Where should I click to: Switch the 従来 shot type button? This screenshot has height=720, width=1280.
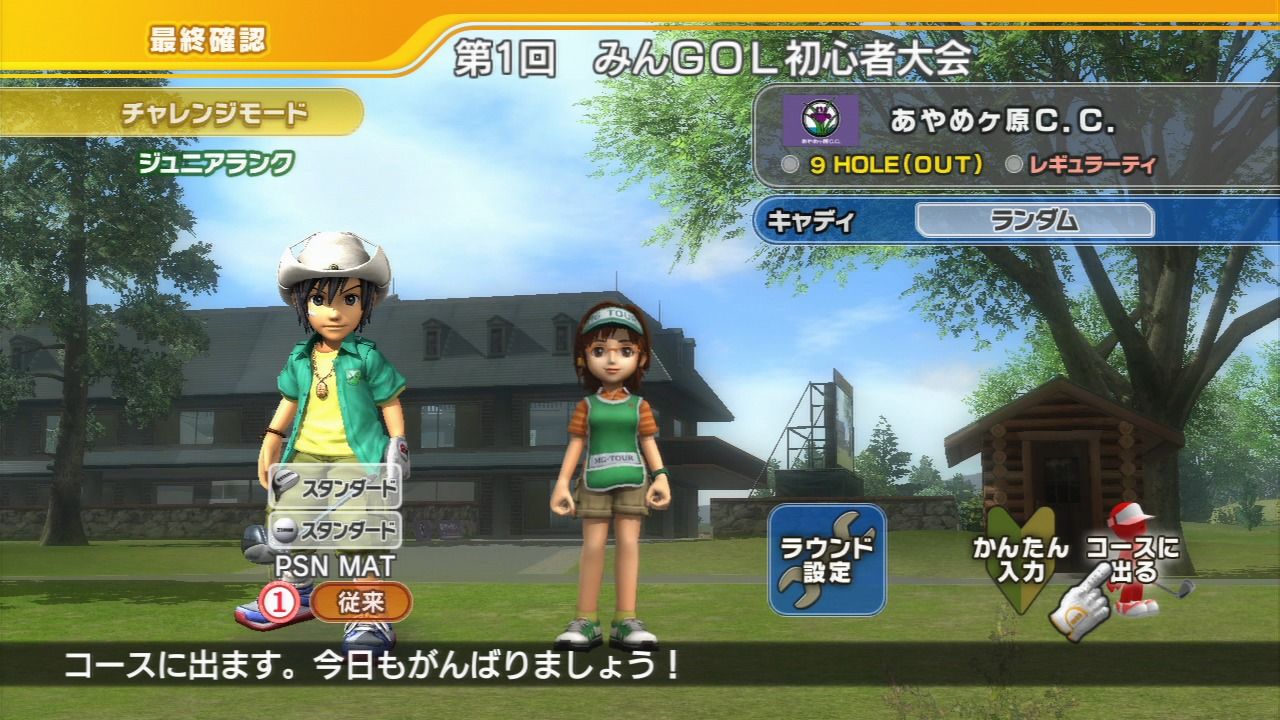pos(361,602)
